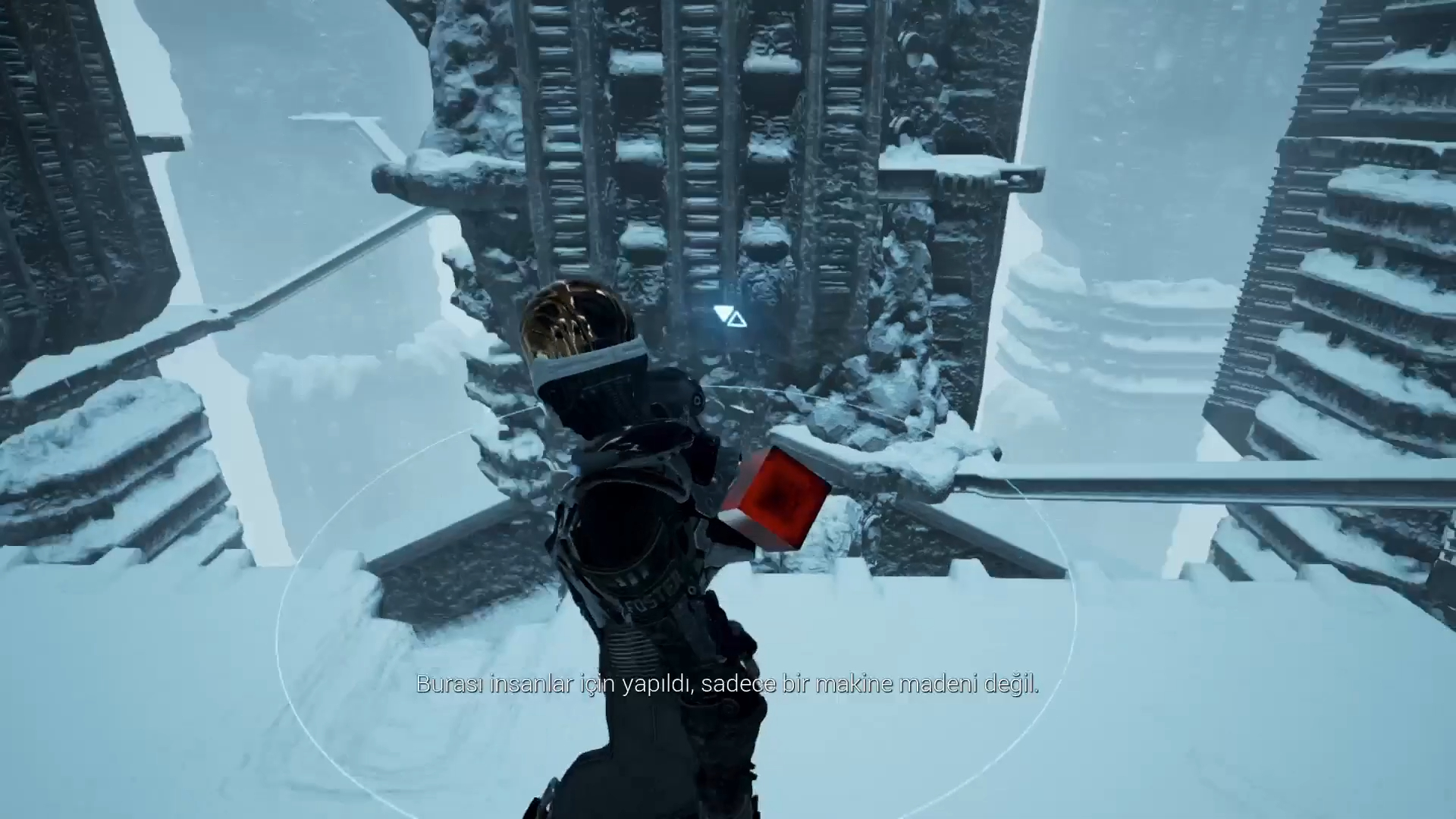Click the glowing triangular waypoint marker
The width and height of the screenshot is (1456, 819).
[x=730, y=316]
